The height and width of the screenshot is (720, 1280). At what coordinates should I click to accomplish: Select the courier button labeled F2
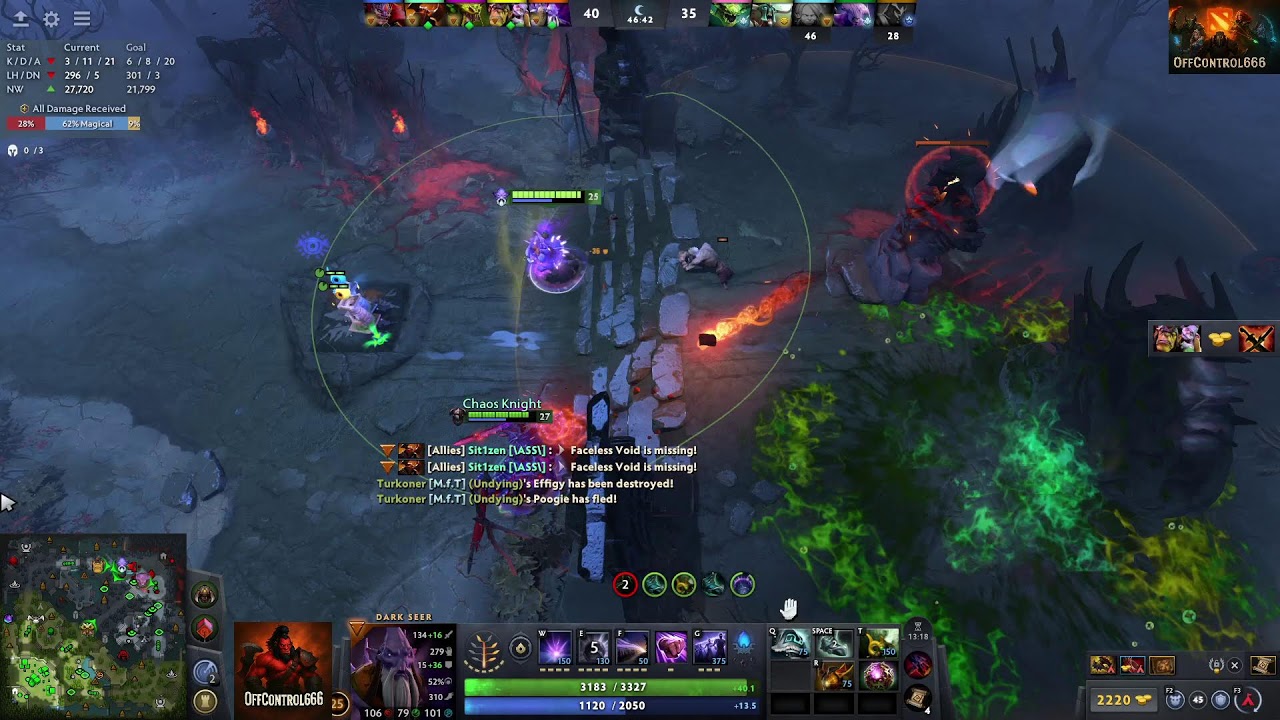coord(1176,700)
